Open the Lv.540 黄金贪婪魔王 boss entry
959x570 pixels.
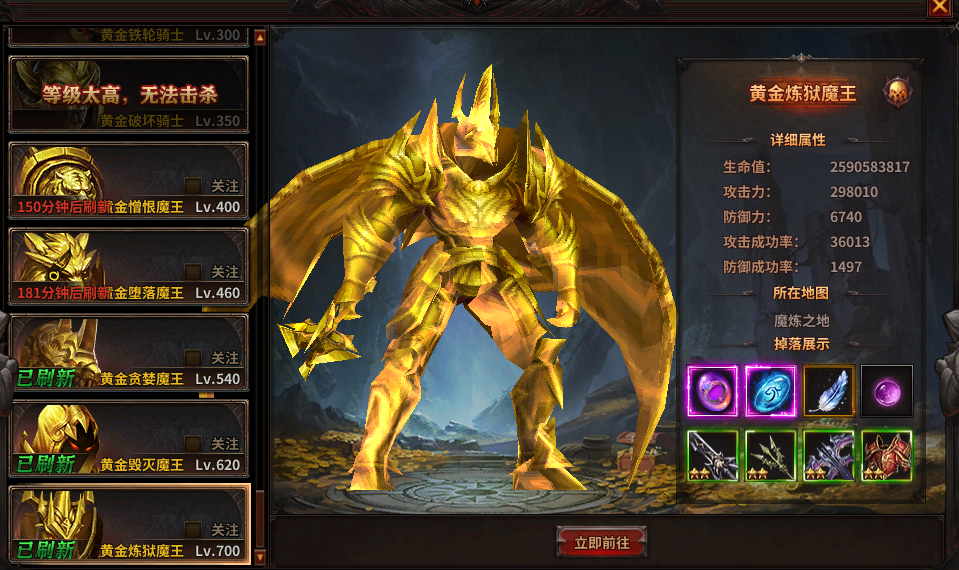pyautogui.click(x=128, y=353)
